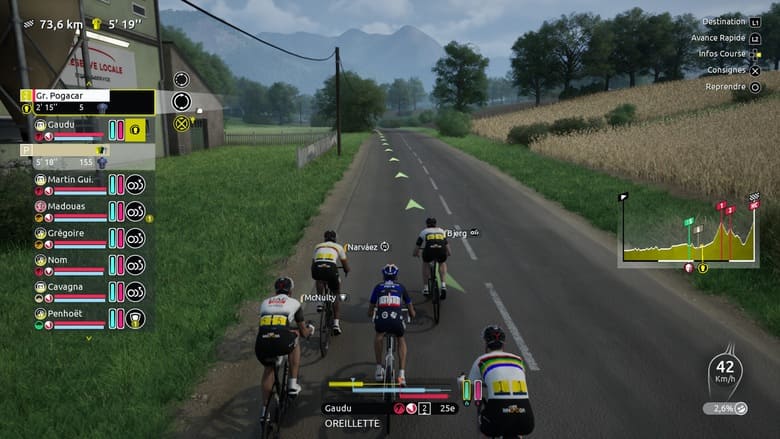Open the stage elevation profile map
Screen dimensions: 780x439
687,232
